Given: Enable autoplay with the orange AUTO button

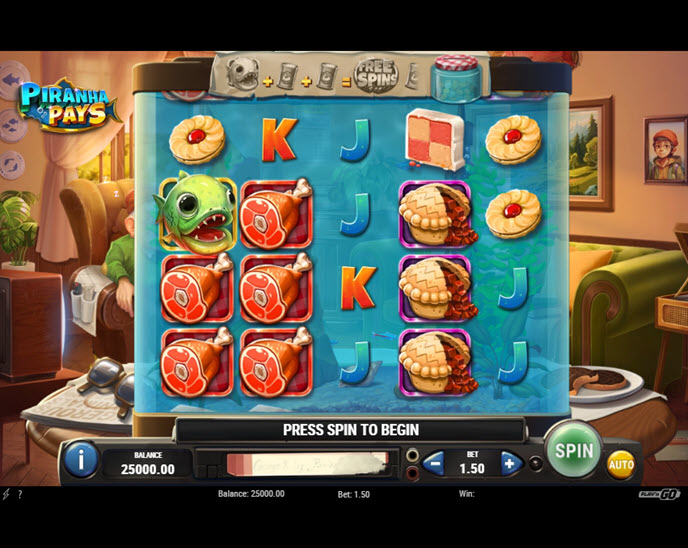Looking at the screenshot, I should [621, 464].
